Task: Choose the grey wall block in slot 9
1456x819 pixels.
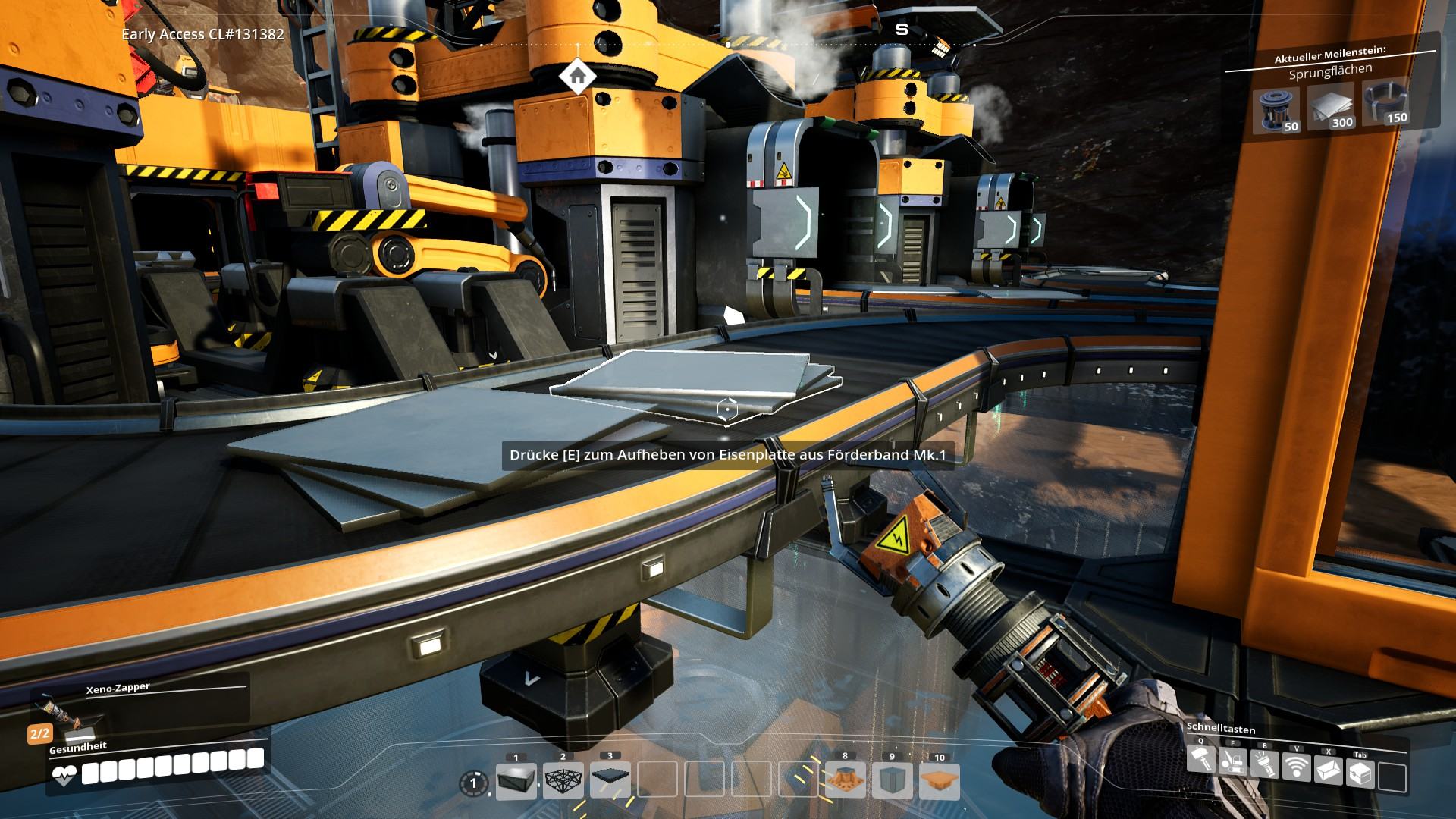Action: pos(893,781)
